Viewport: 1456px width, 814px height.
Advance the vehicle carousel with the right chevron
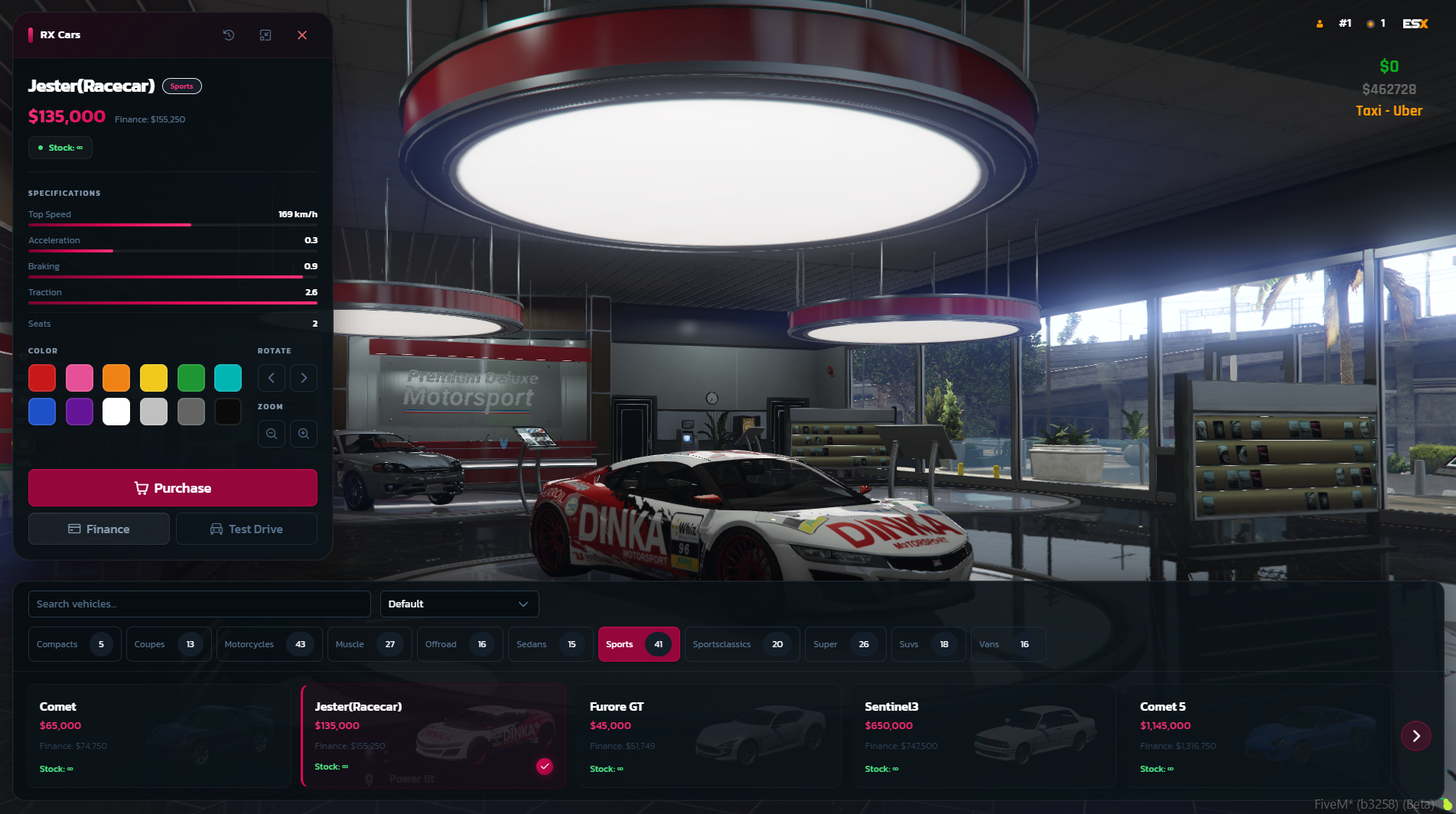tap(1416, 735)
